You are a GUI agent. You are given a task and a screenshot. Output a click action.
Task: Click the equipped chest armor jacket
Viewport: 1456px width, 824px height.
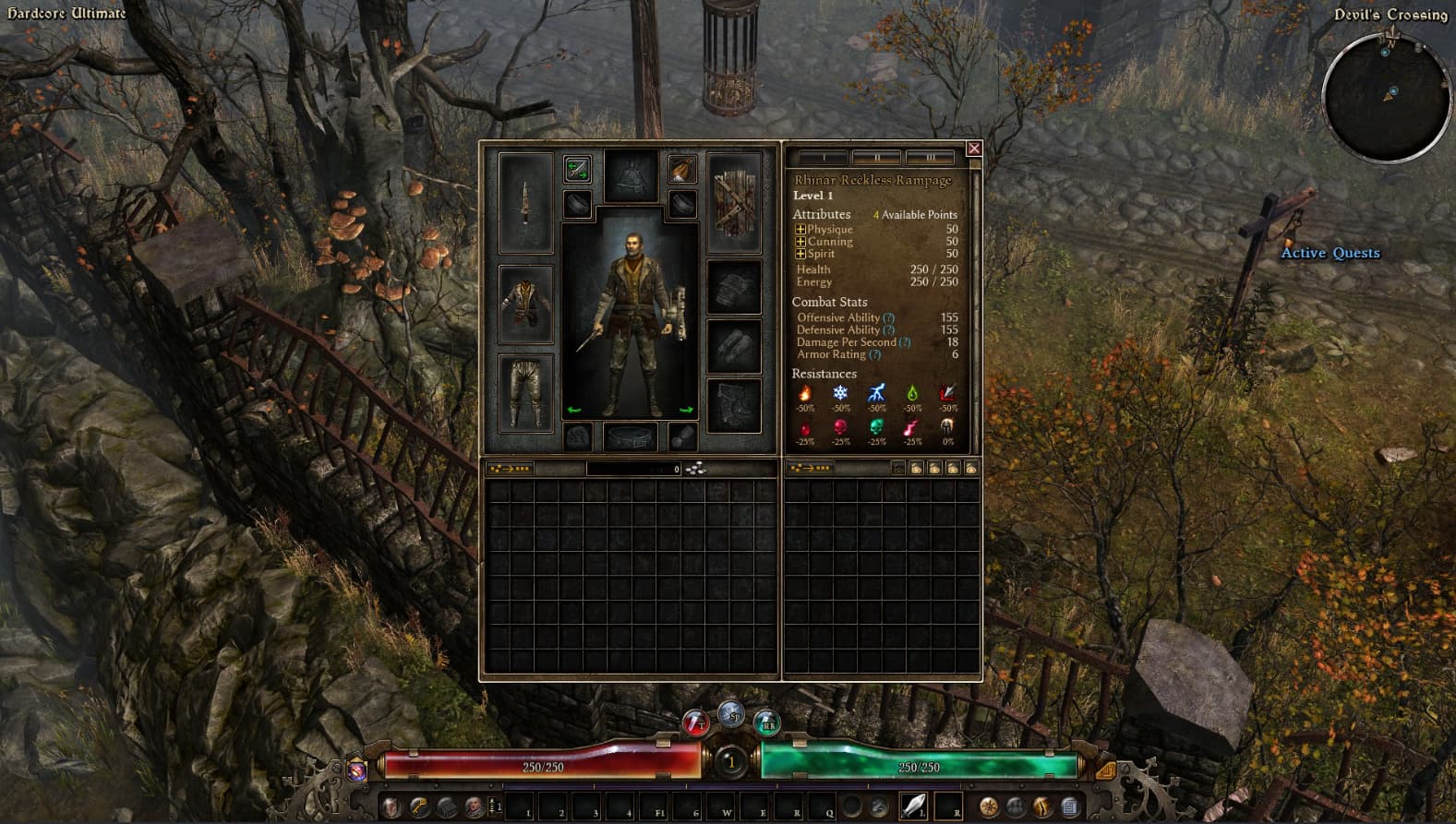525,304
